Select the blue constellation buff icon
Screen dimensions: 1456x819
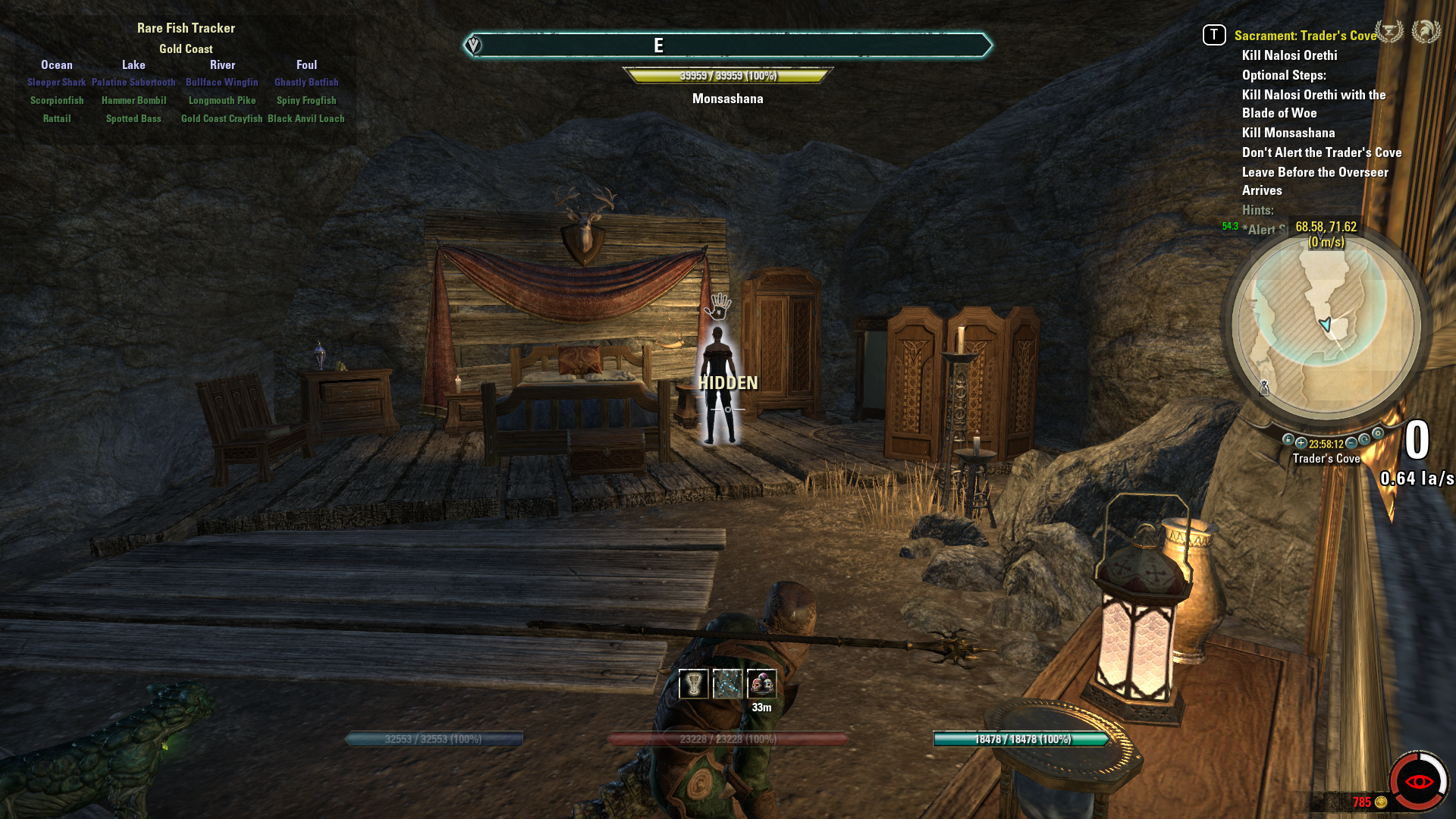(727, 684)
